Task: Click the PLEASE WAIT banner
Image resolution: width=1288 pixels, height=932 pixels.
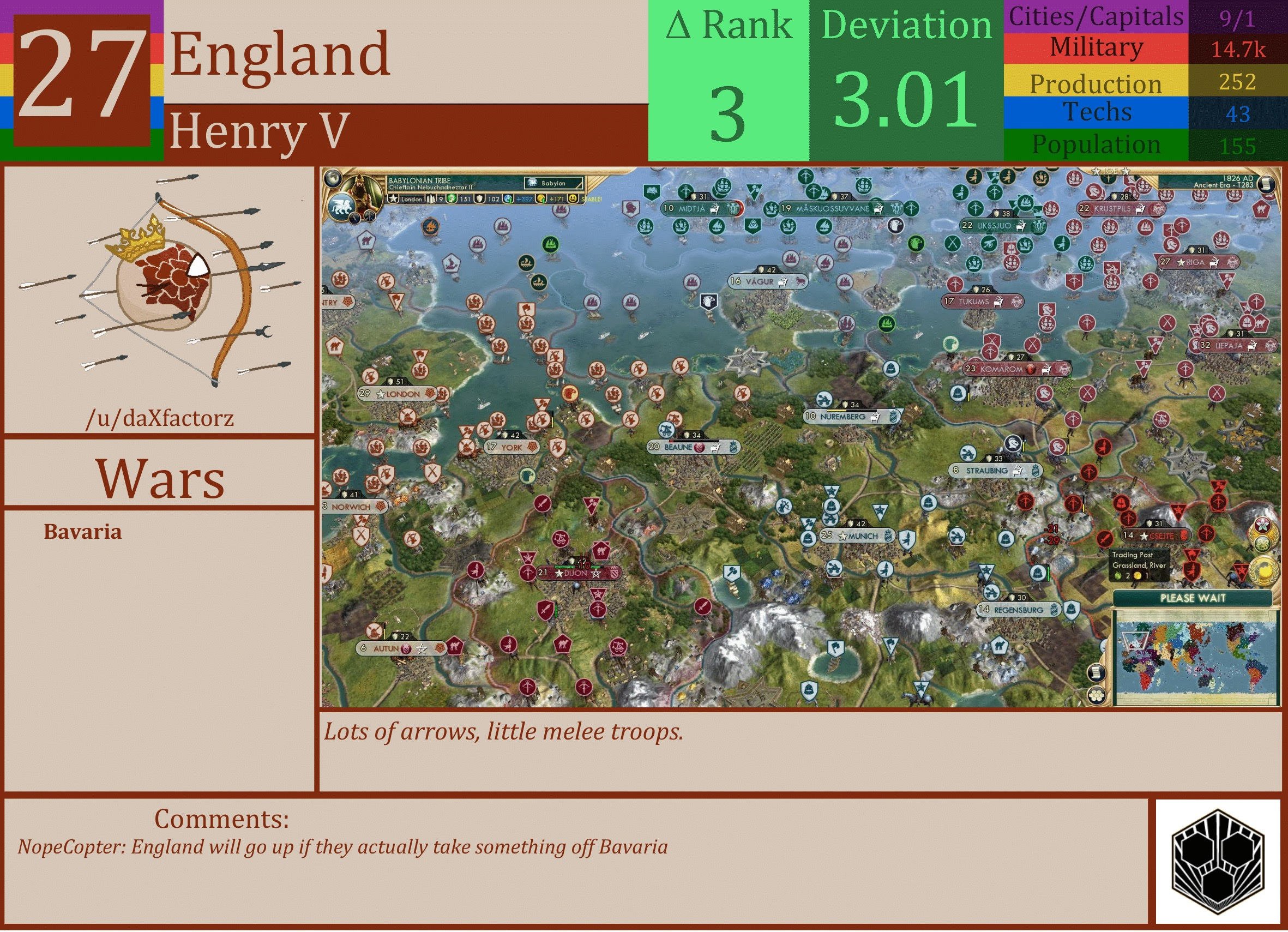Action: click(x=1193, y=599)
